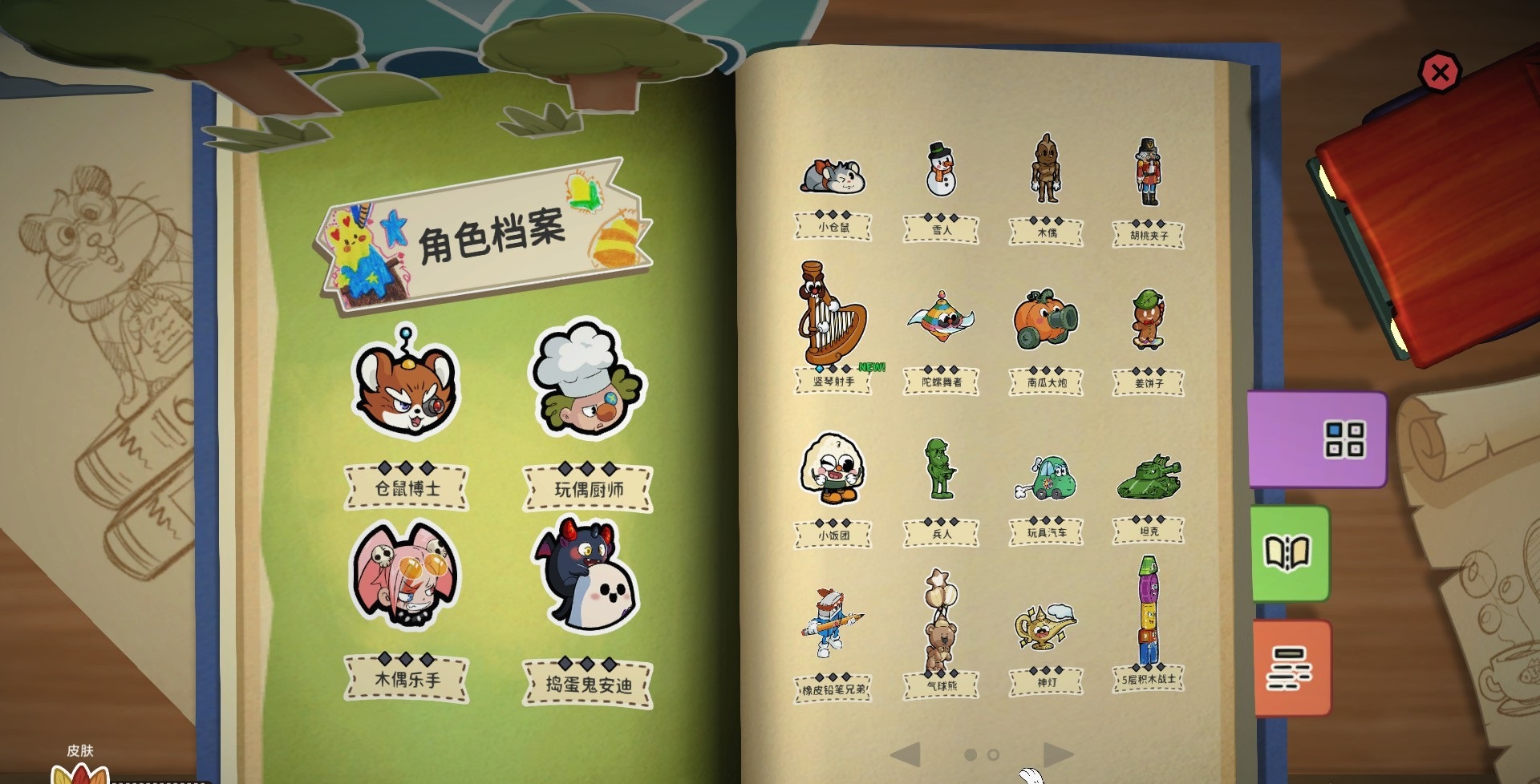The width and height of the screenshot is (1540, 784).
Task: Open the 陀螺舞者 character entry
Action: 940,317
